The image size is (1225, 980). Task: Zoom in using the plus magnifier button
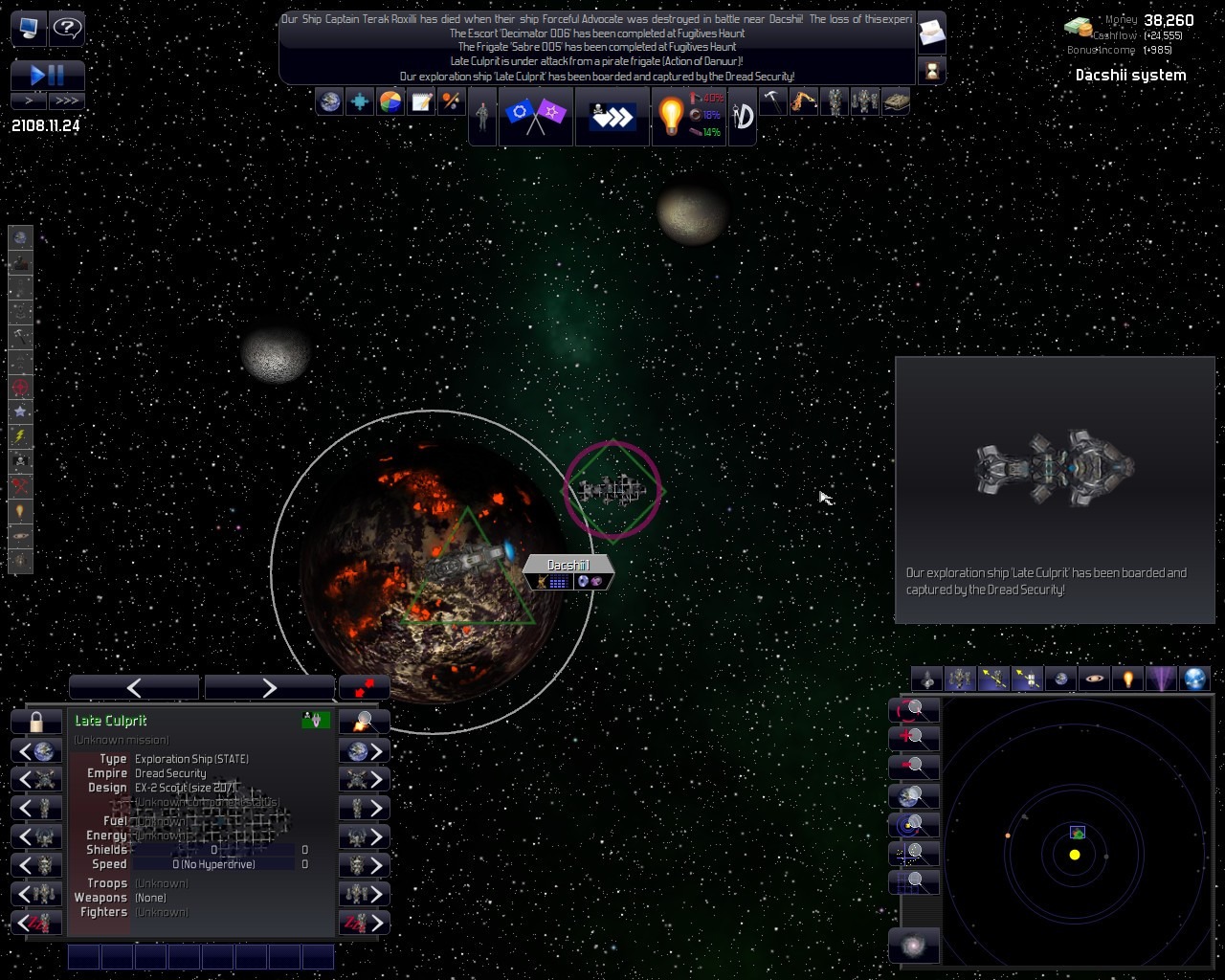click(x=914, y=738)
